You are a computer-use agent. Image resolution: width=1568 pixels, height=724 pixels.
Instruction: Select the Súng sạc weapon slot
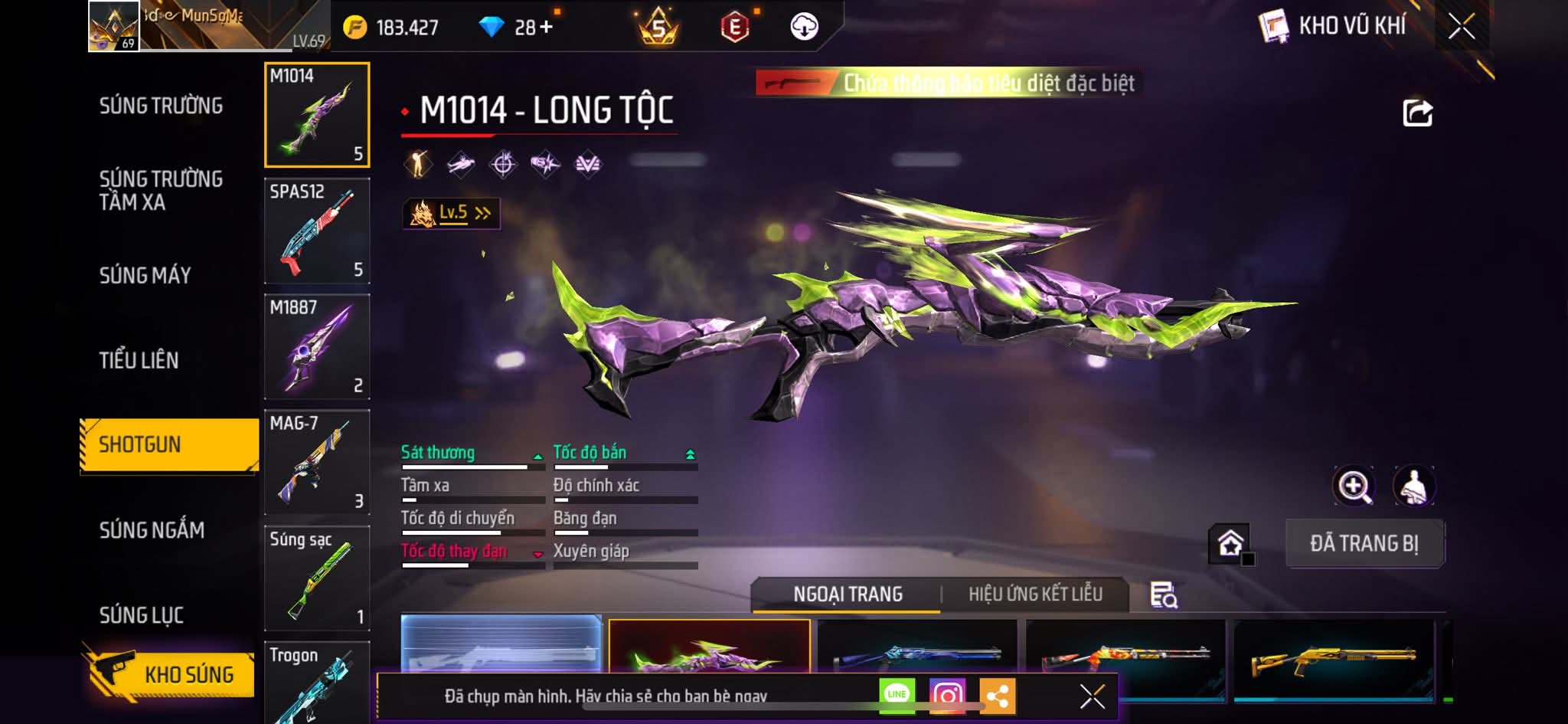[317, 578]
